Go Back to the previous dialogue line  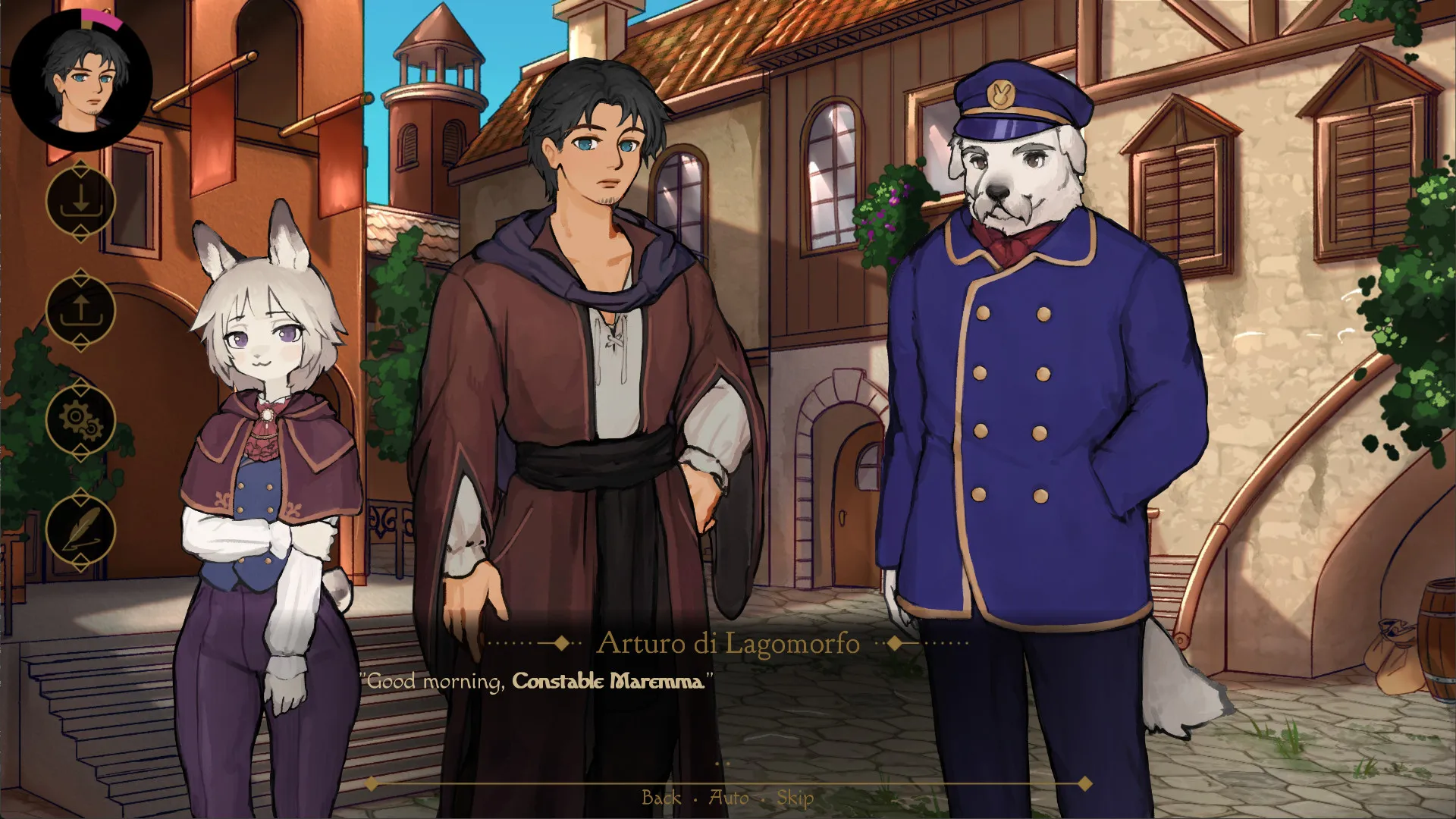[661, 797]
